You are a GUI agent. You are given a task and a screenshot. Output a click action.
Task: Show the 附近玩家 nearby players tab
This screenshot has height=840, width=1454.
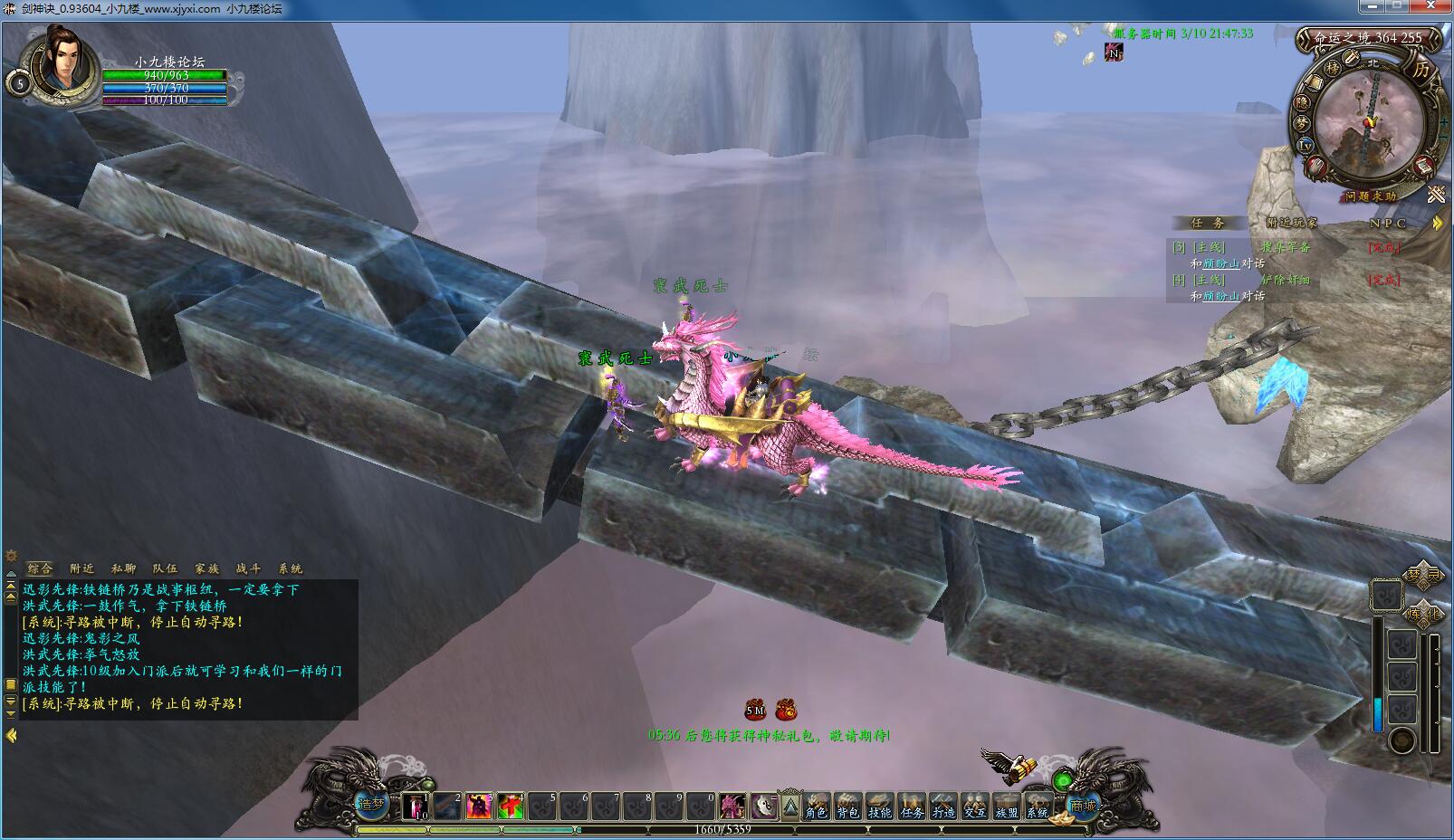click(1292, 223)
